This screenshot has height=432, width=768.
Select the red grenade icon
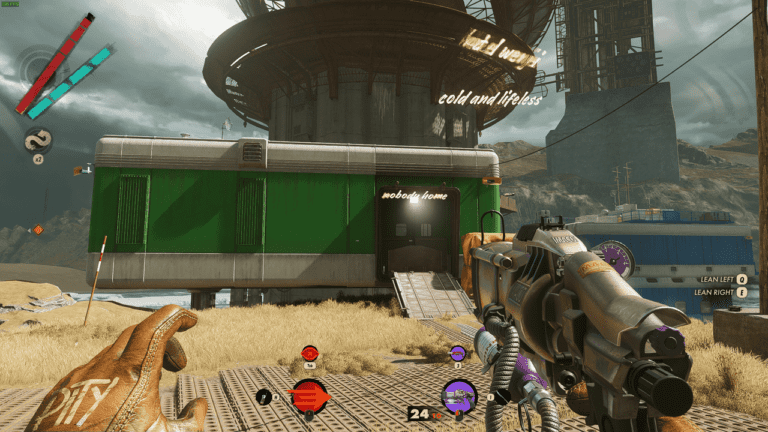click(310, 353)
